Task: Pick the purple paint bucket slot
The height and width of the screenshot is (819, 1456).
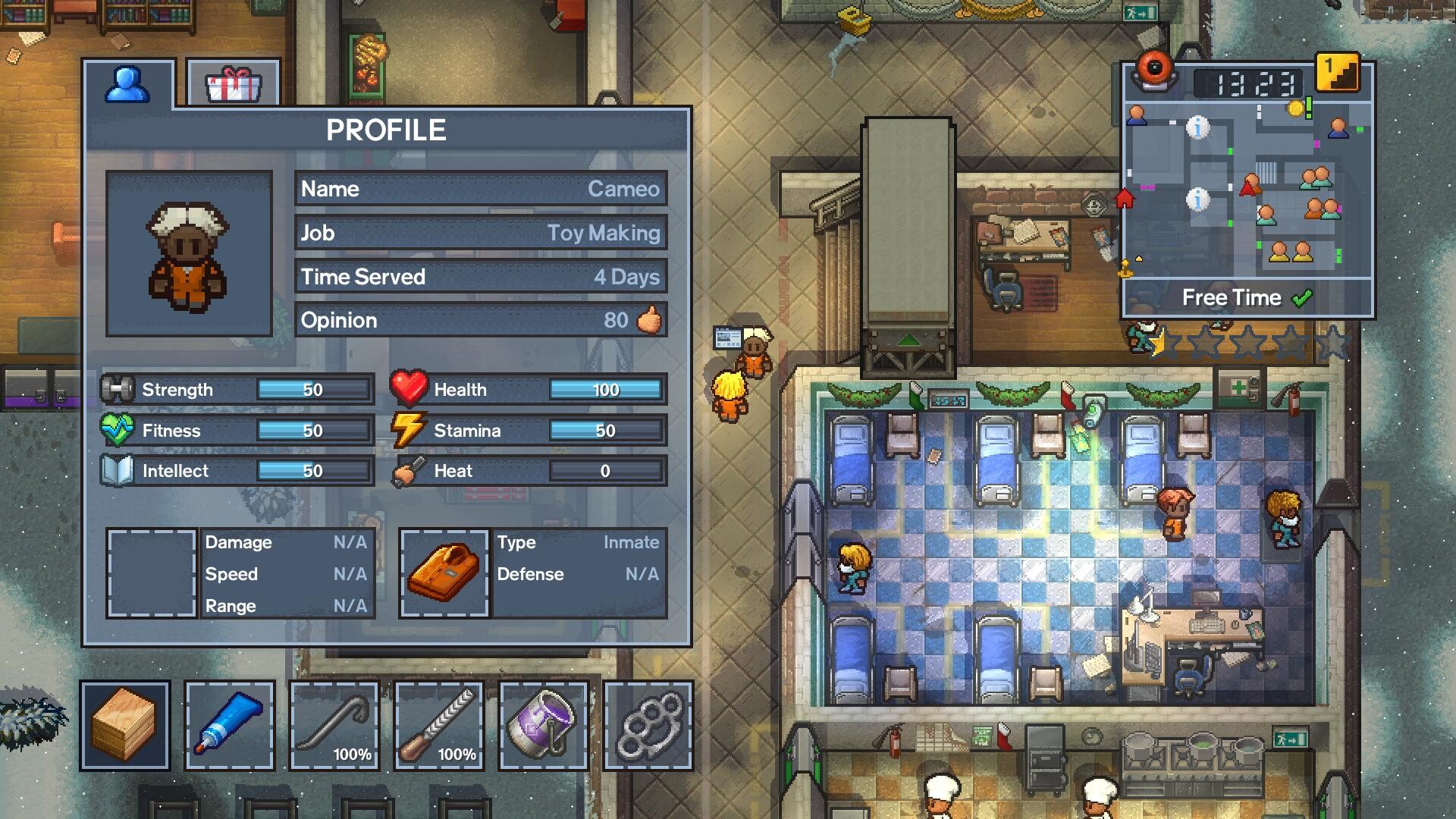Action: coord(543,725)
